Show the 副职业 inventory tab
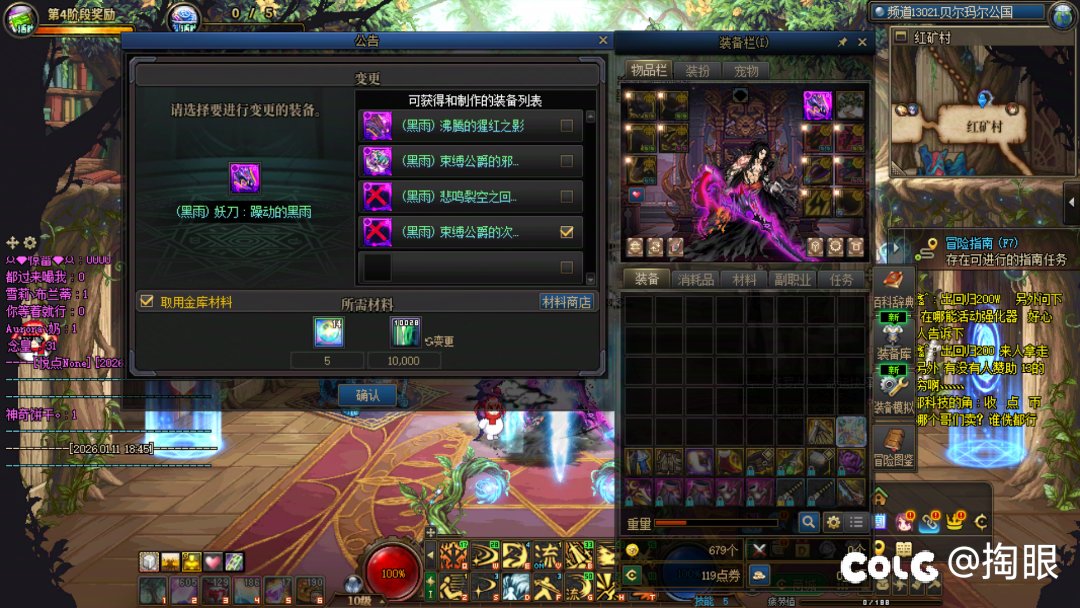This screenshot has height=608, width=1080. 792,280
